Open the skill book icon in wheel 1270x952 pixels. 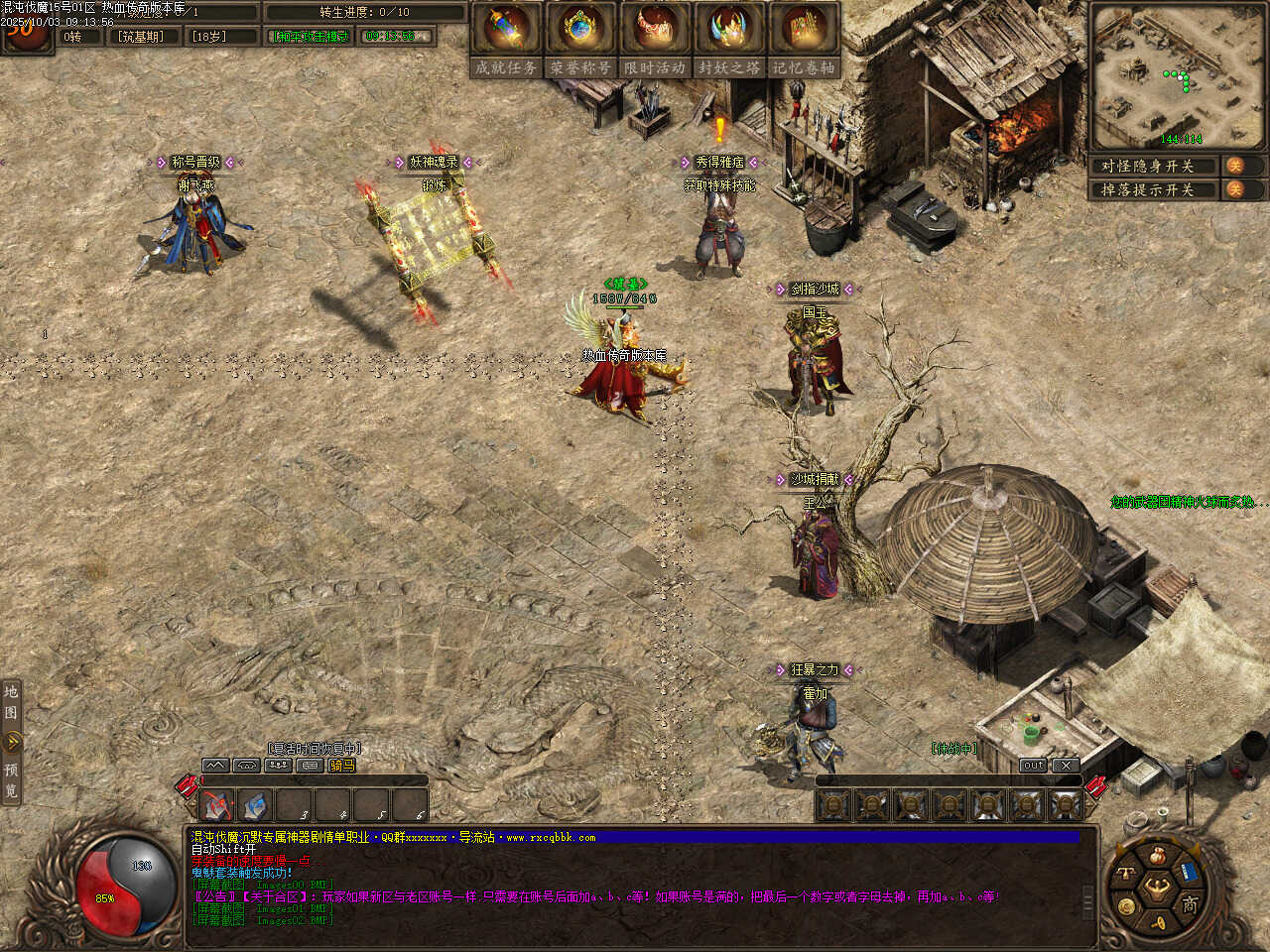1188,873
